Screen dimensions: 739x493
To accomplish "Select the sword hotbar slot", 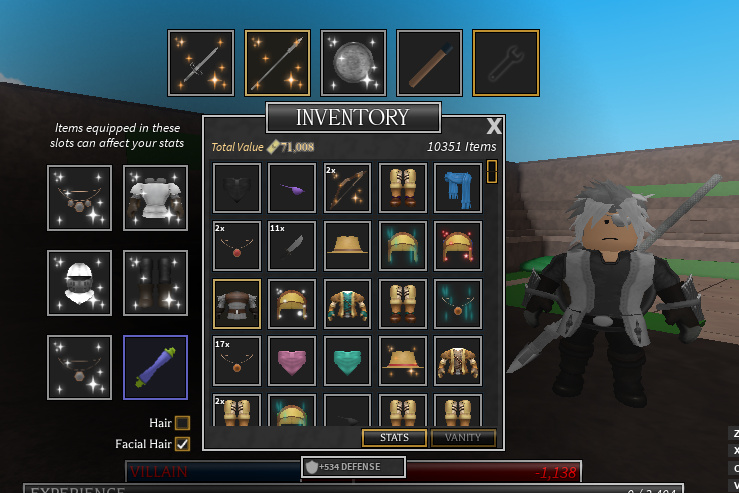I will click(201, 63).
